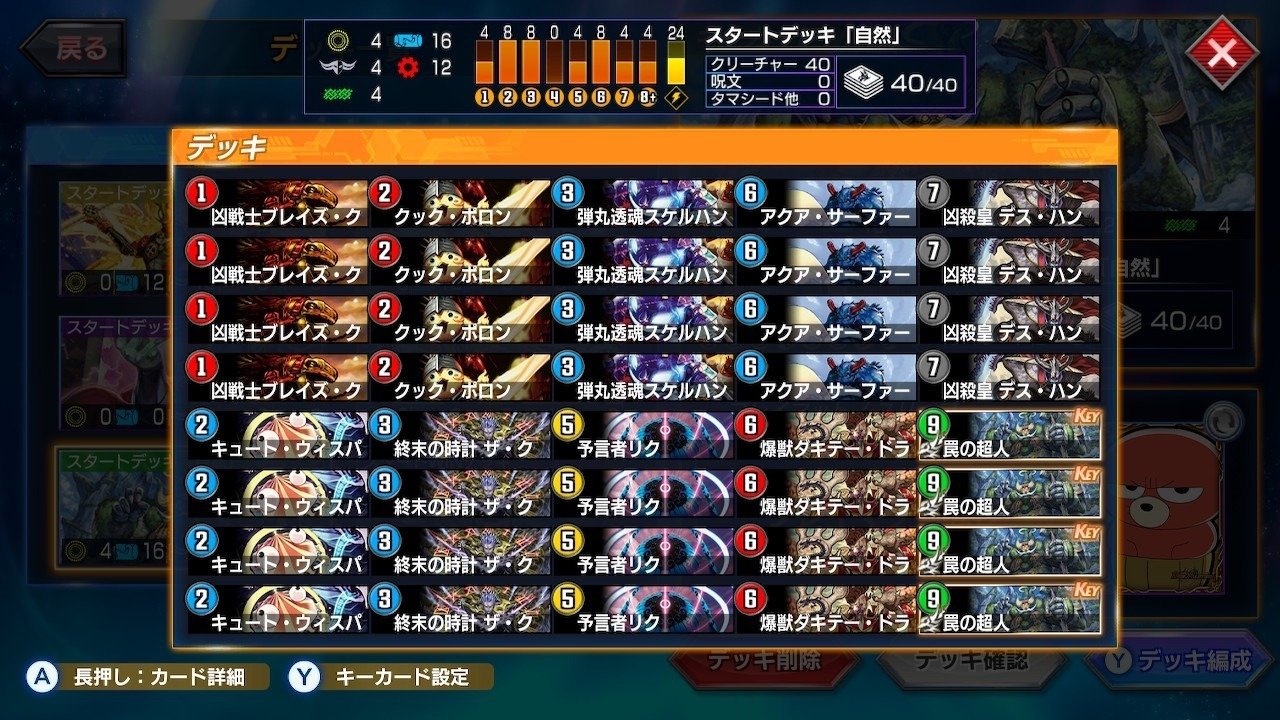1280x720 pixels.
Task: Select the nature civilization vine icon
Action: tap(339, 94)
